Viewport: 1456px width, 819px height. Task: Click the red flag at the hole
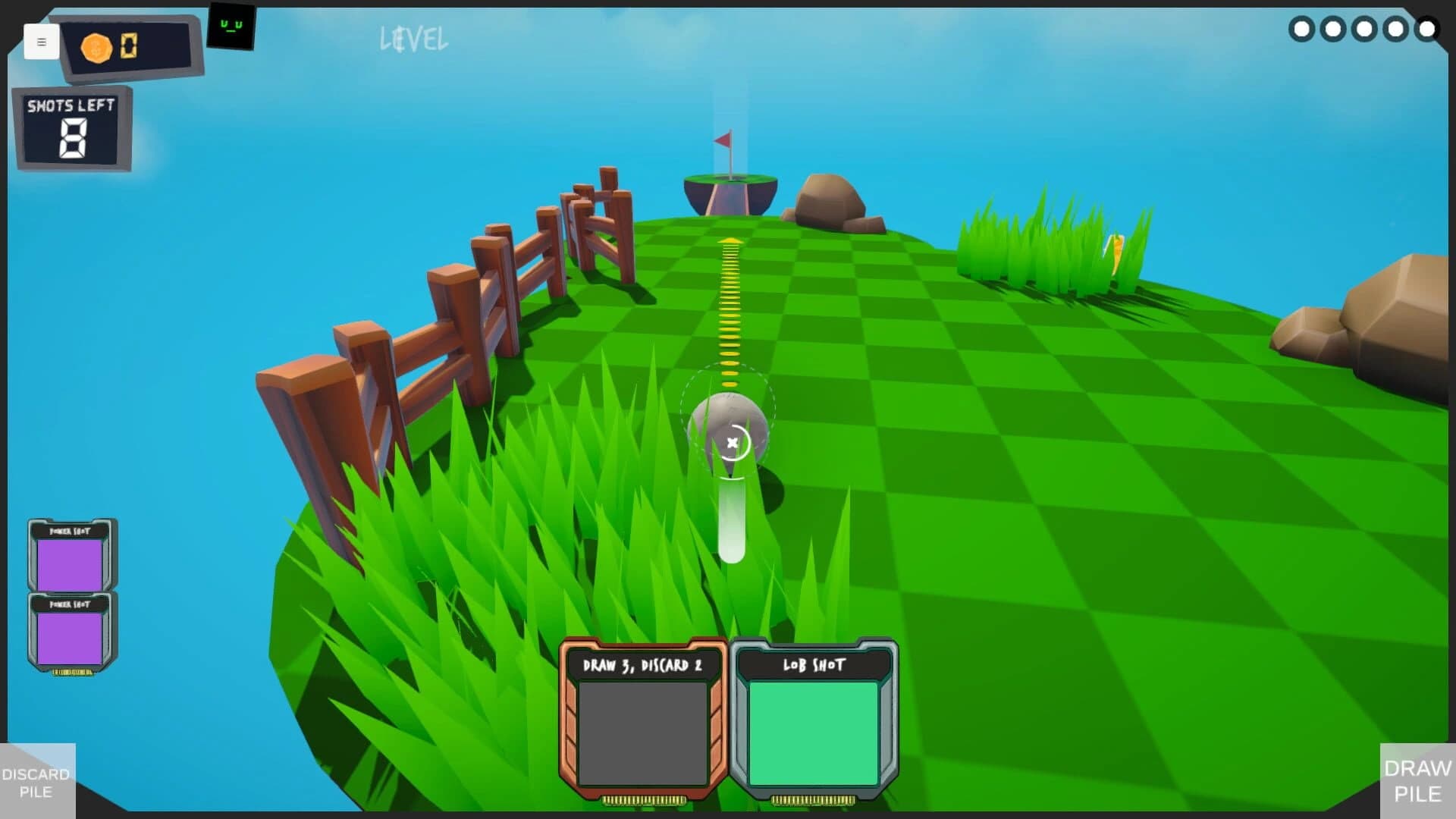pos(723,141)
